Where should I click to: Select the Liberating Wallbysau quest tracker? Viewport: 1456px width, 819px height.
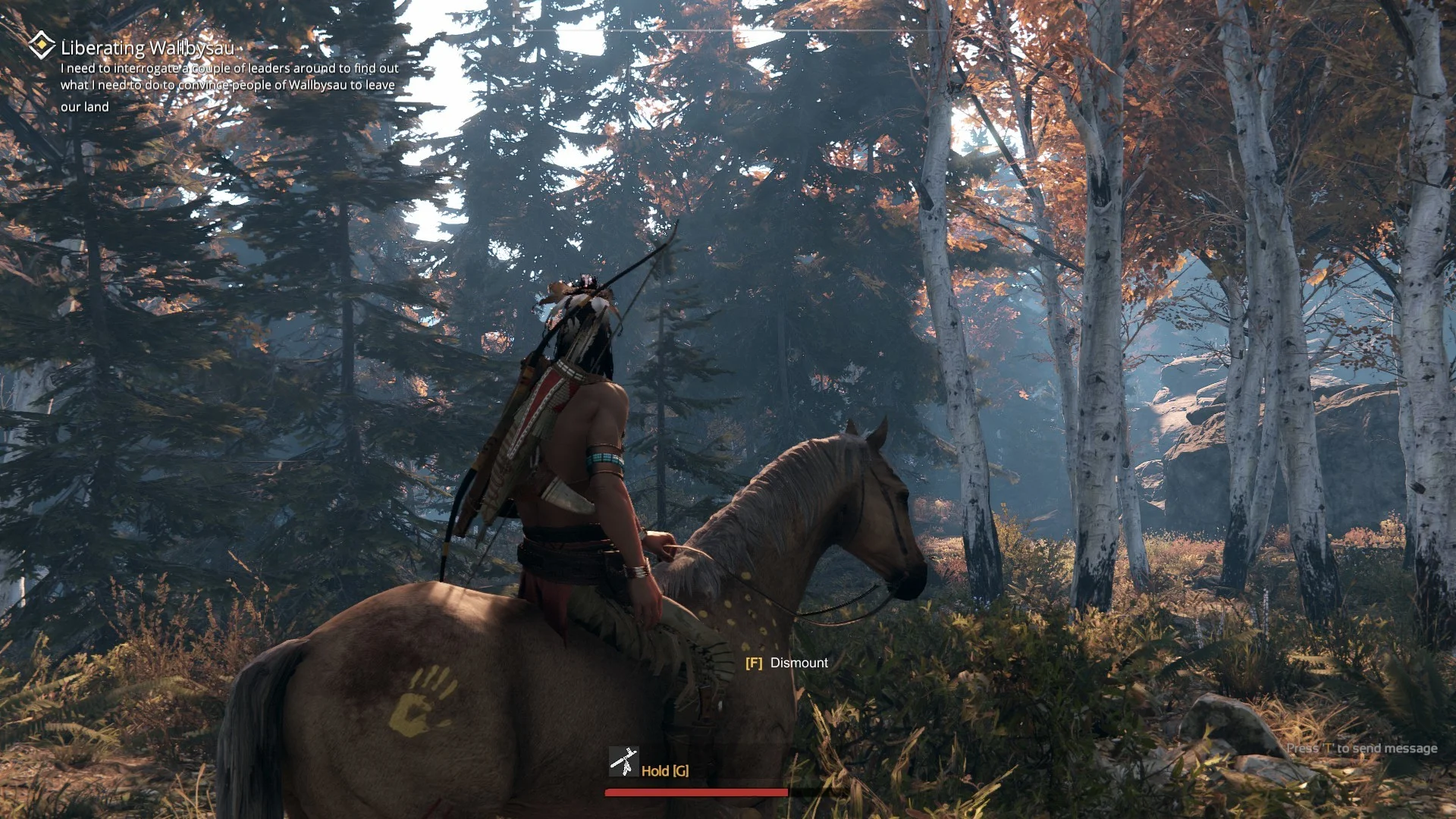click(148, 48)
